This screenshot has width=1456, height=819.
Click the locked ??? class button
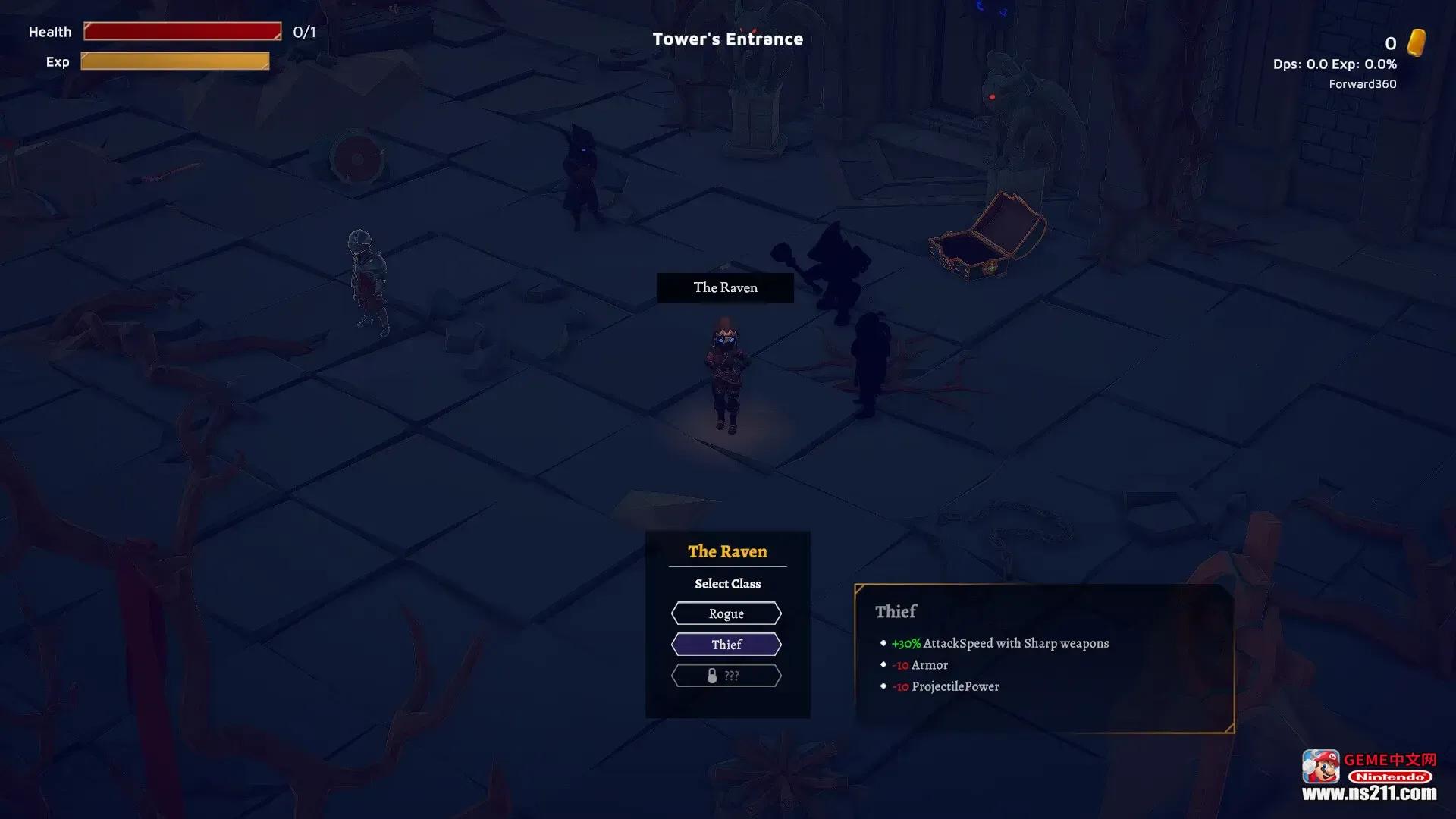click(726, 676)
